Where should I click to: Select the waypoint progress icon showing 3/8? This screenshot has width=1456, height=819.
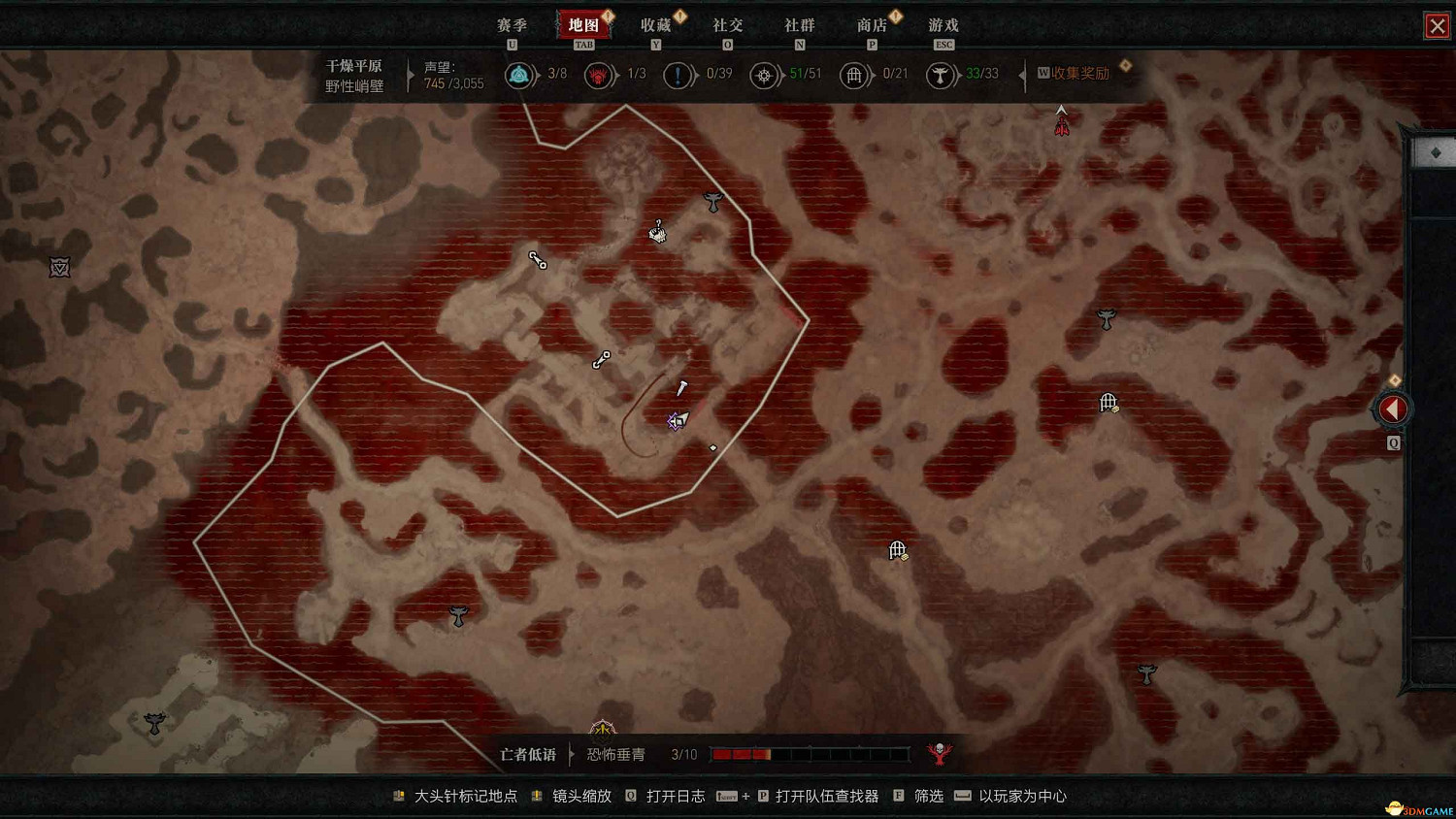pyautogui.click(x=521, y=75)
